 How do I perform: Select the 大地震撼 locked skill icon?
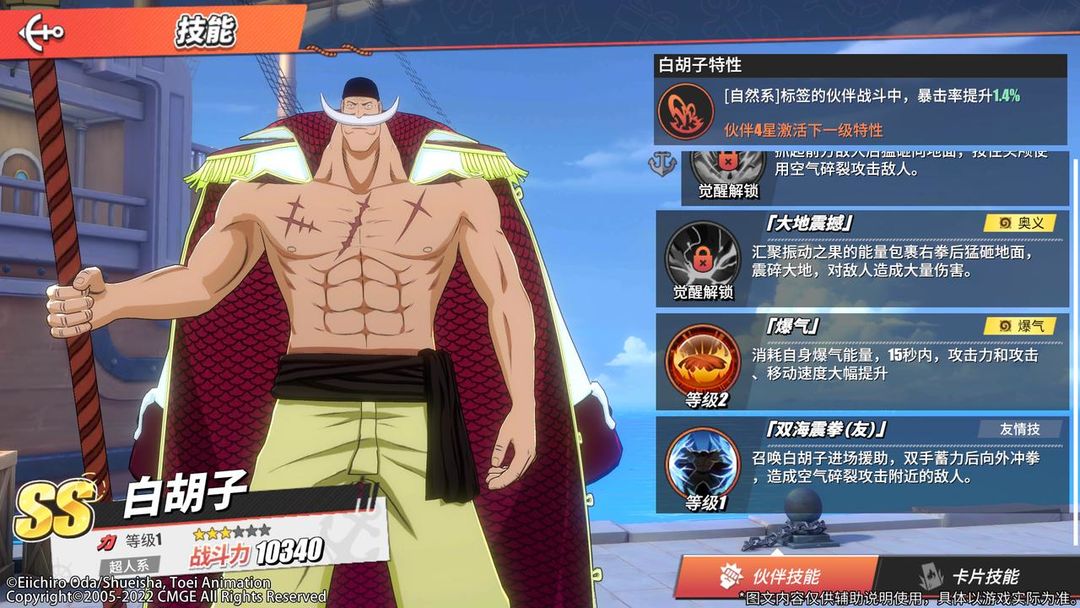click(x=702, y=254)
